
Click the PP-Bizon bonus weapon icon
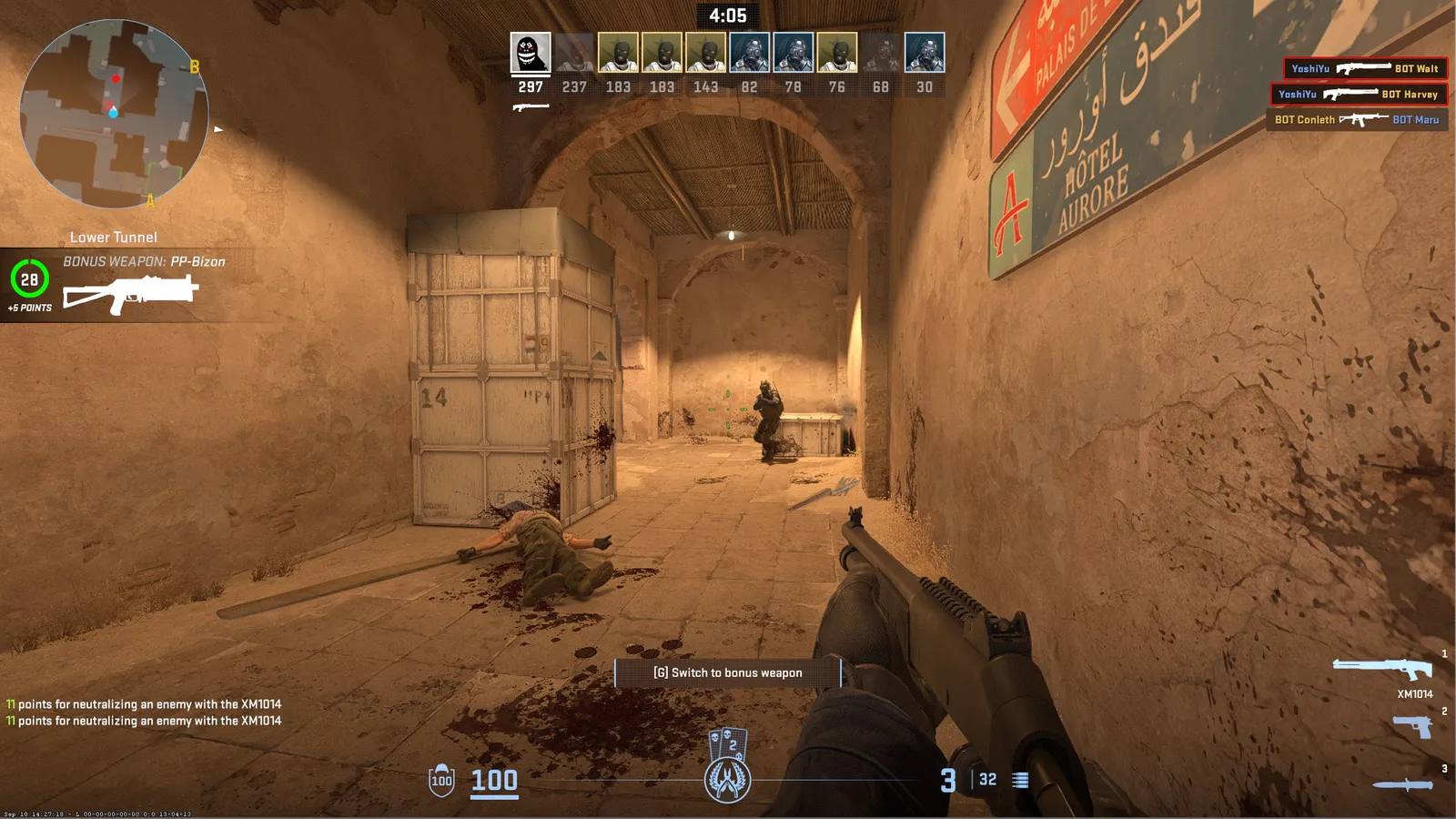point(130,293)
